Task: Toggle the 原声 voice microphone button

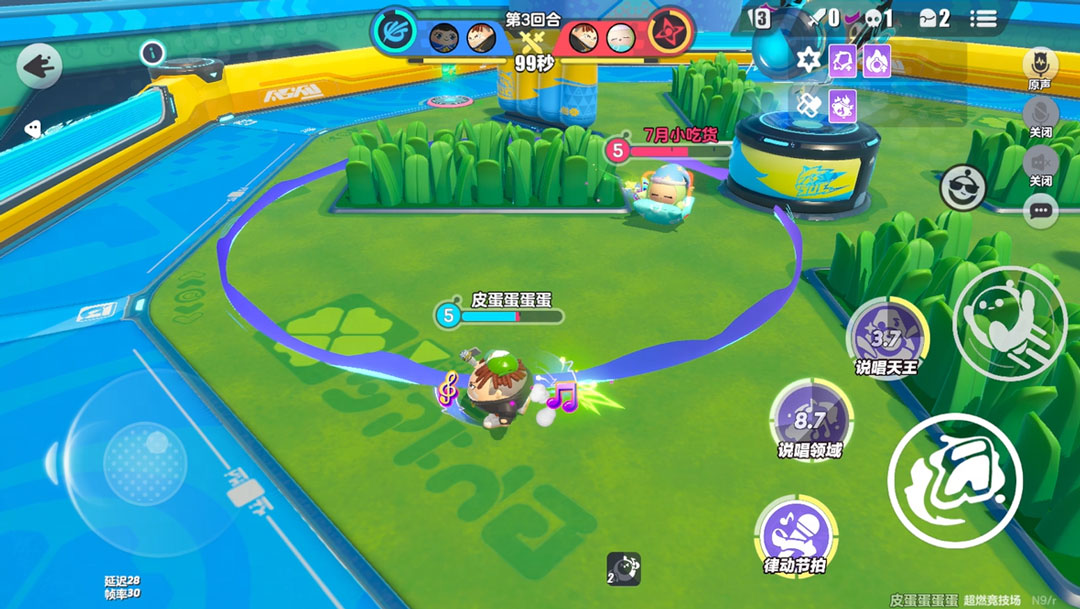Action: click(x=1040, y=64)
